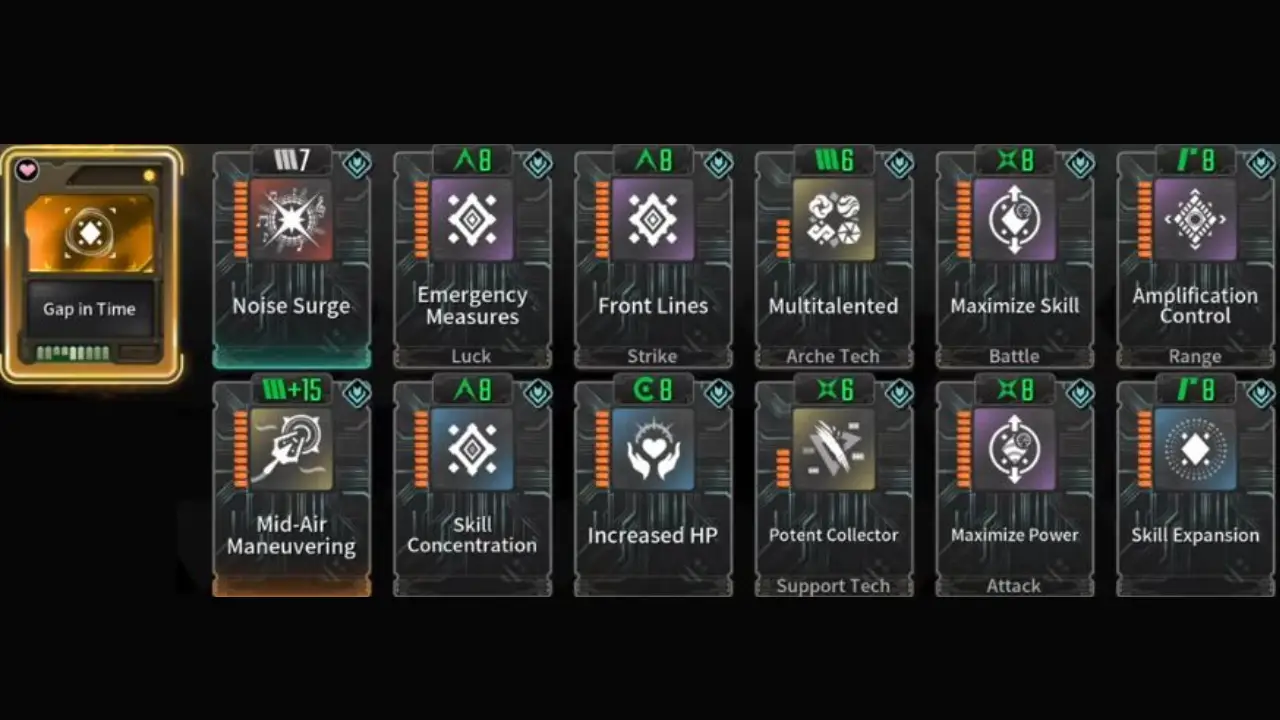Click the Skill Expansion module icon
Image resolution: width=1280 pixels, height=720 pixels.
coord(1195,450)
